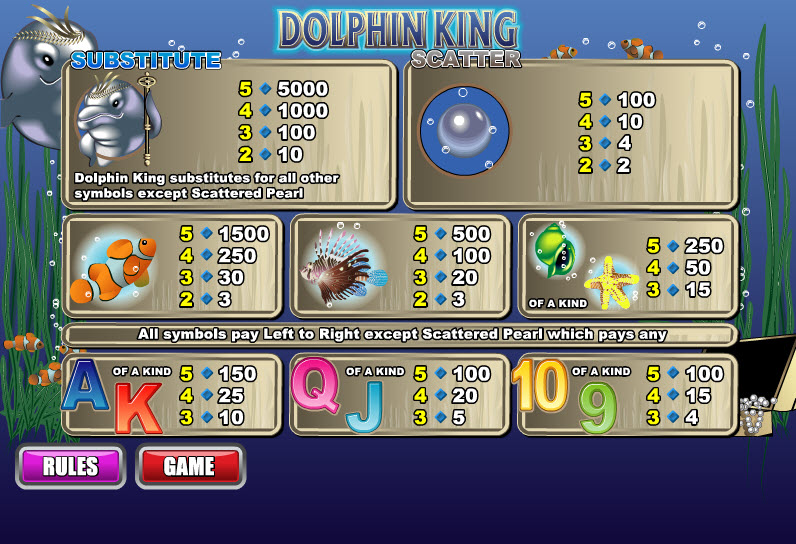
Task: Return to the slot with GAME button
Action: (190, 466)
